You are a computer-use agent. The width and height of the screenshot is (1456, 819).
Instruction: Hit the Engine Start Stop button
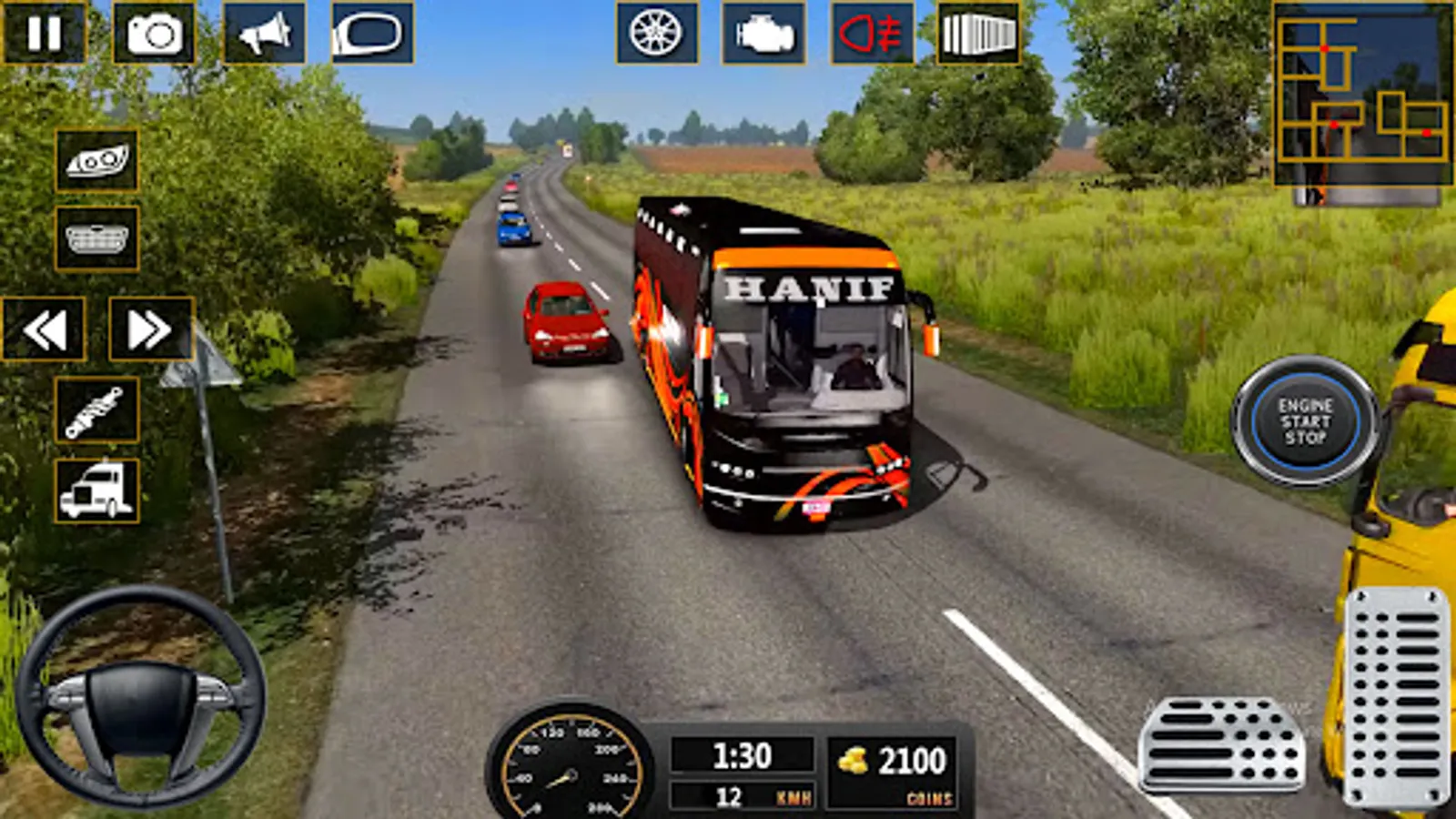1305,421
